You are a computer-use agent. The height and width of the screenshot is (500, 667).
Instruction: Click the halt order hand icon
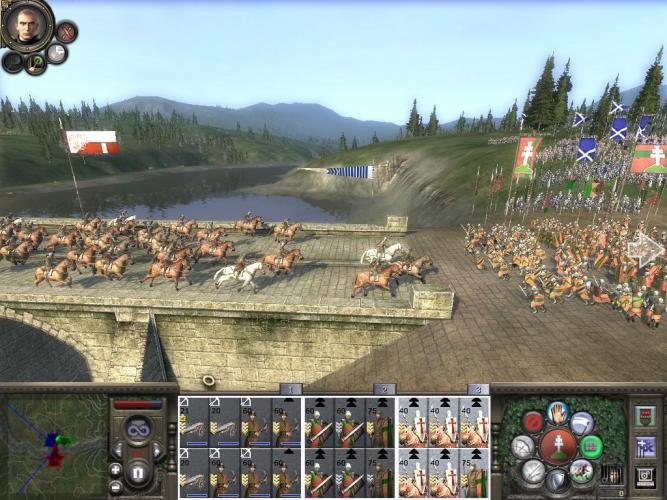(558, 413)
